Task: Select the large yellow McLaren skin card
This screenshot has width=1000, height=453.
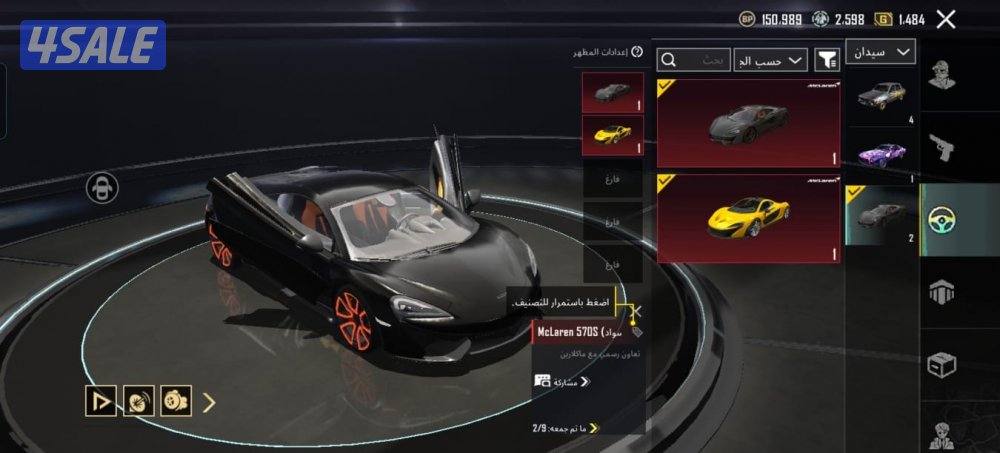Action: [x=748, y=219]
